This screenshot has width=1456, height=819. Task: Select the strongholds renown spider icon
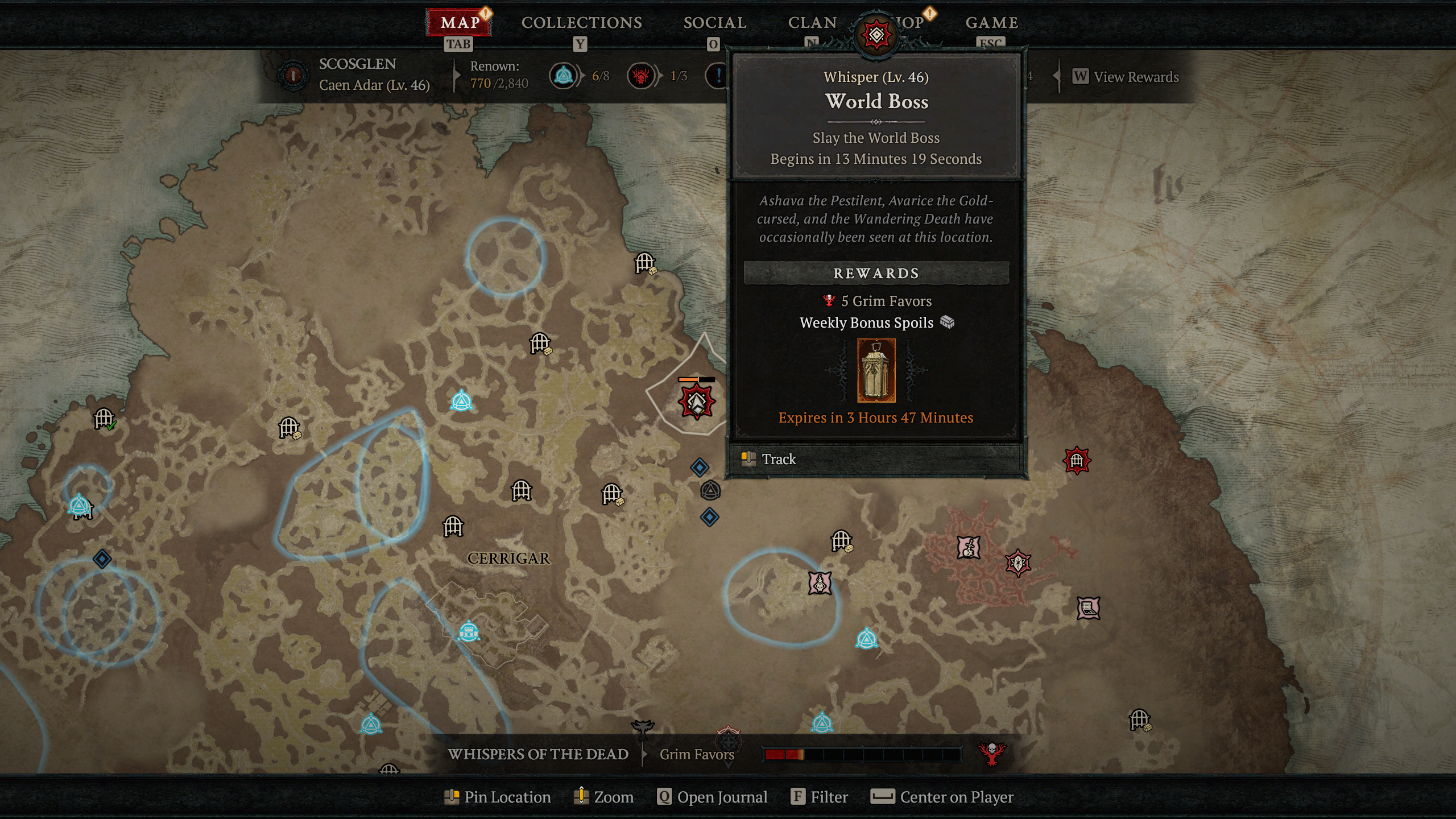(641, 76)
